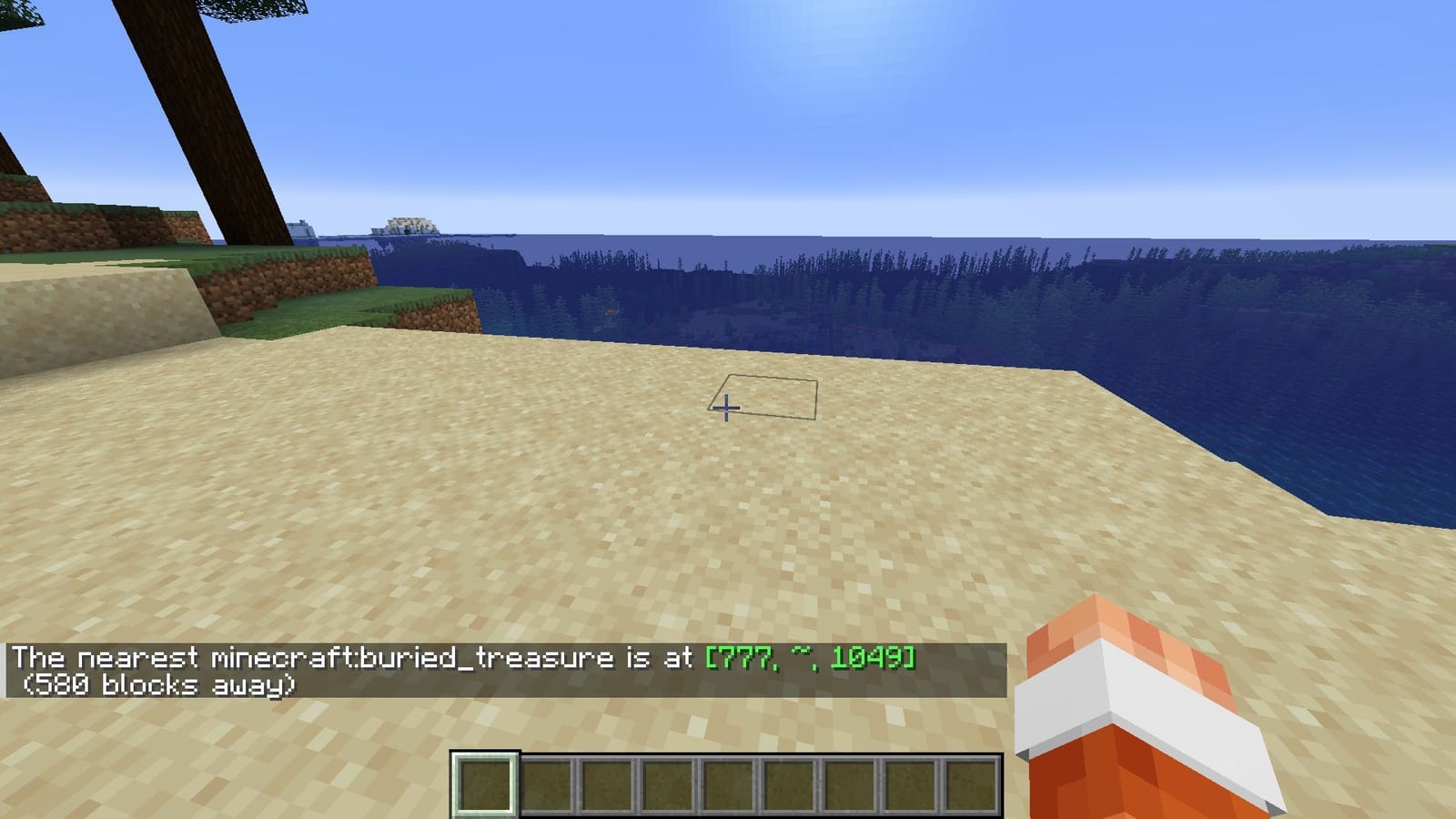Click the outlined sand block at the crosshair
This screenshot has height=819, width=1456.
click(x=764, y=396)
